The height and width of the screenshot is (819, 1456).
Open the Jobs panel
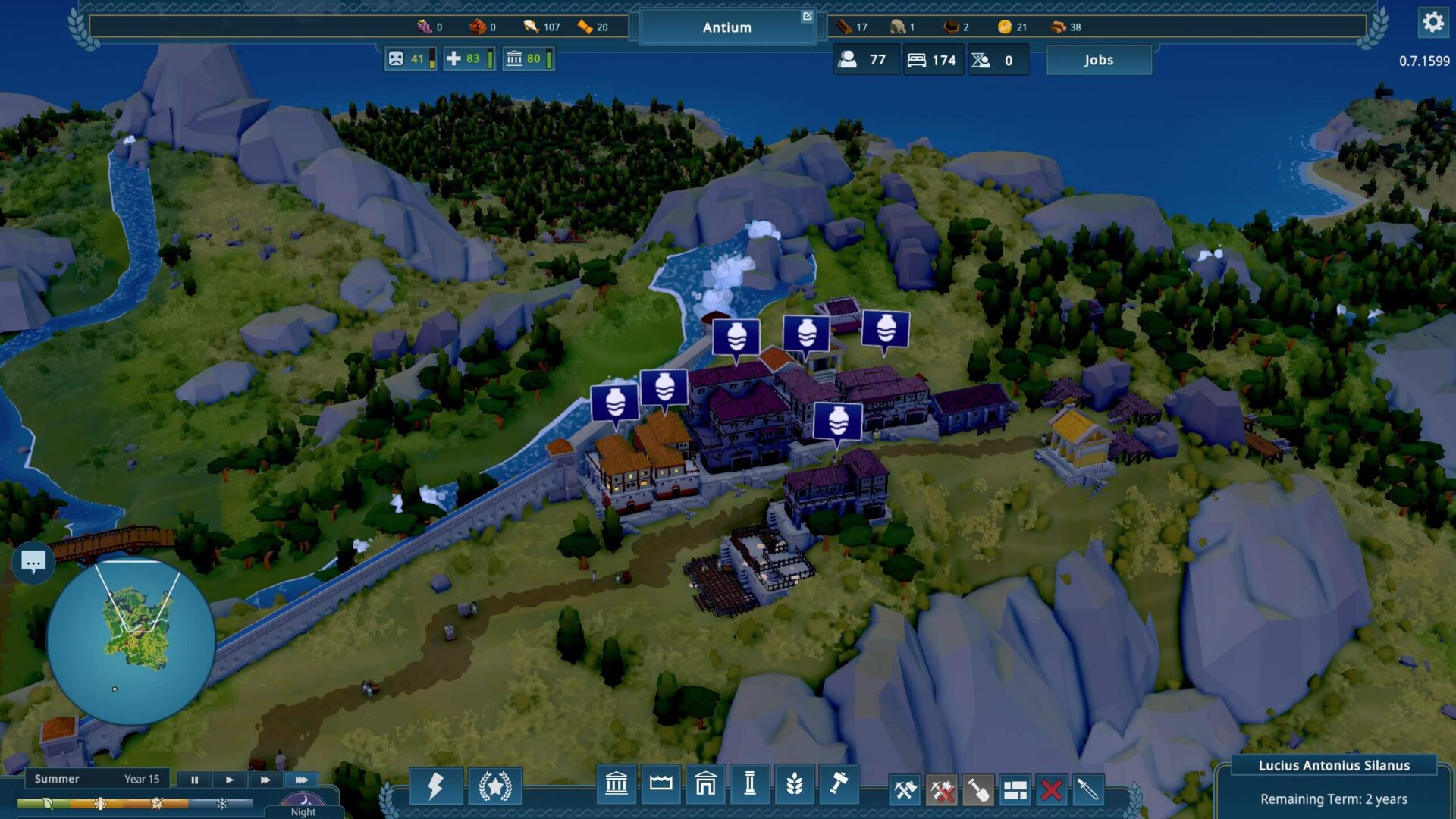(1098, 60)
